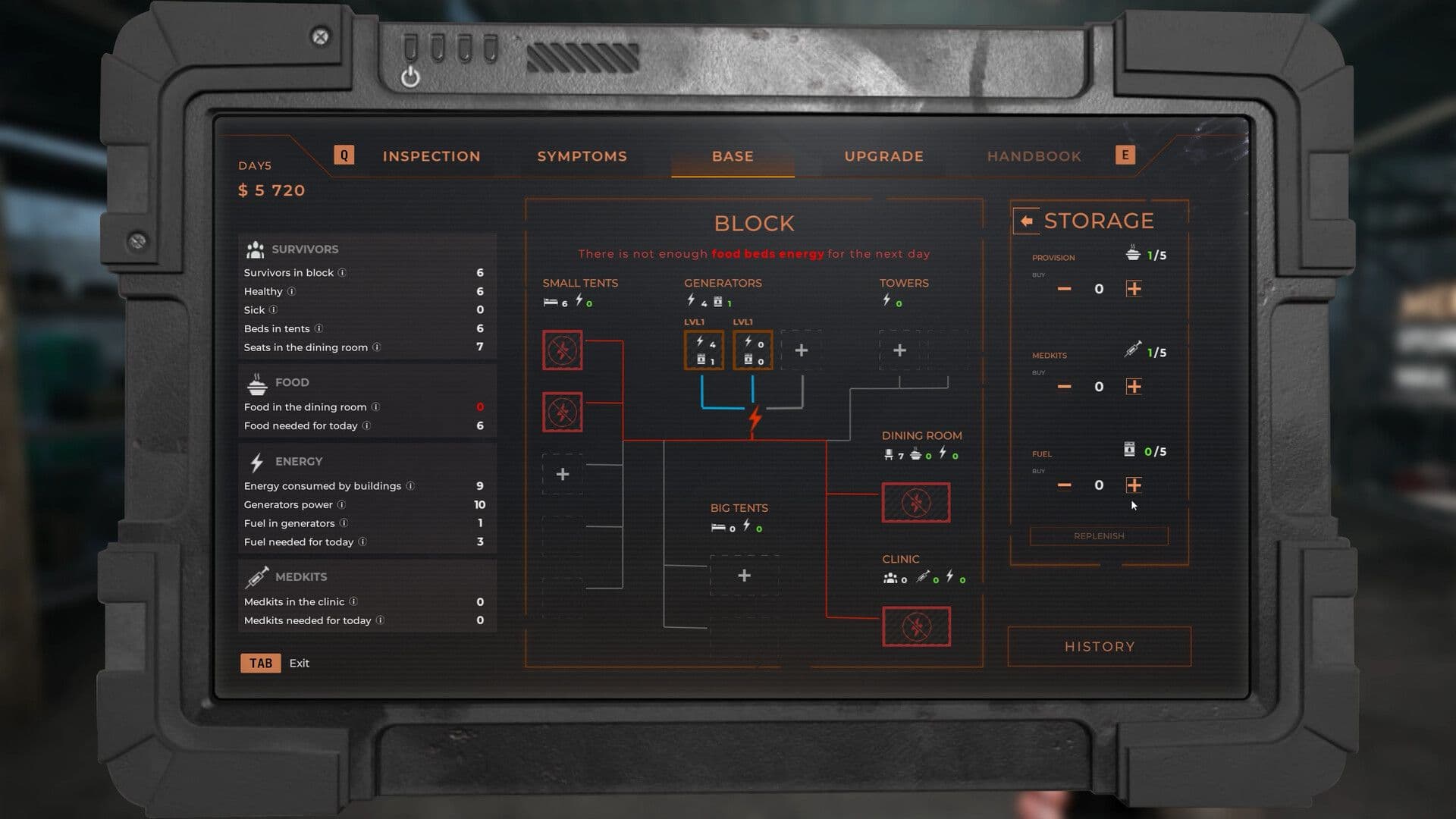Expand an empty tower slot with the plus
The image size is (1456, 819).
point(899,350)
